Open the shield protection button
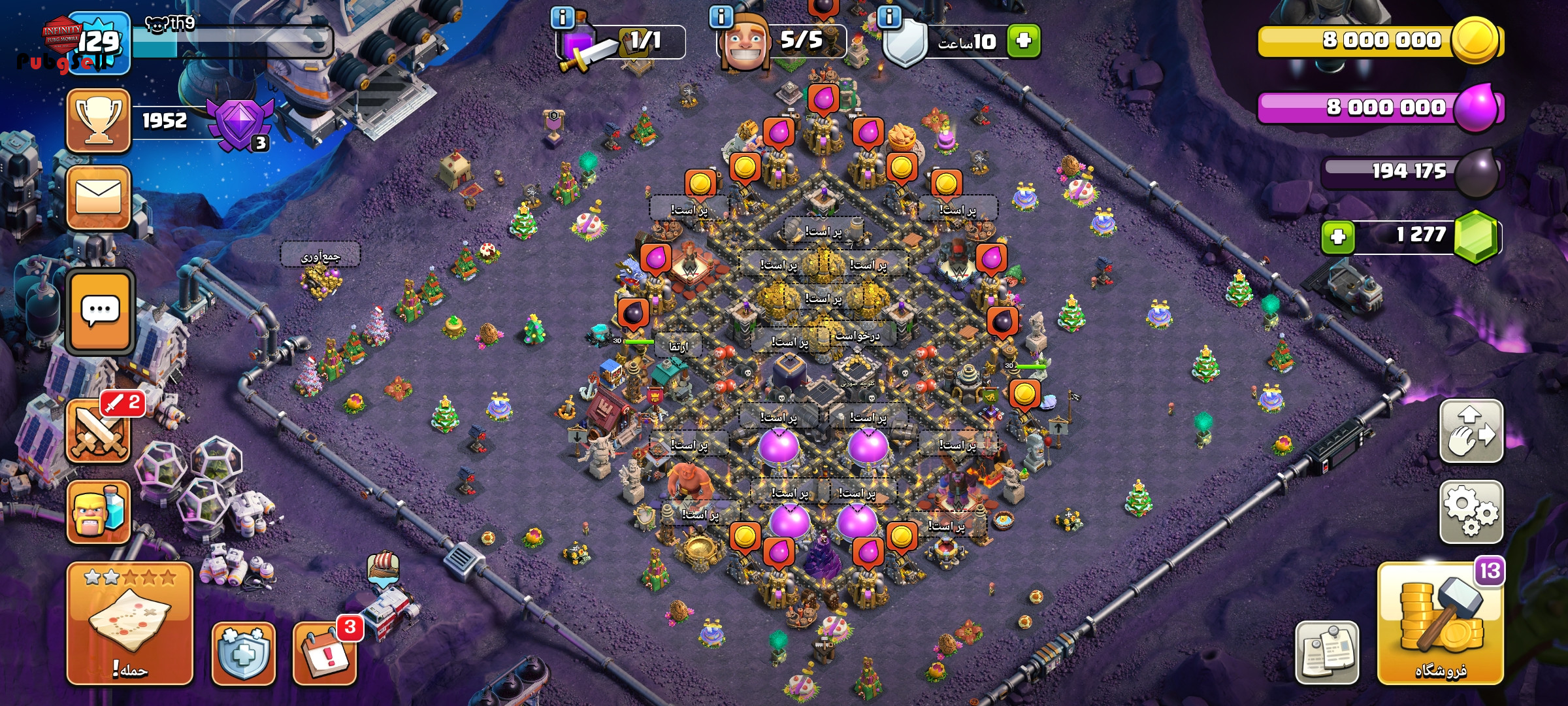 [243, 653]
